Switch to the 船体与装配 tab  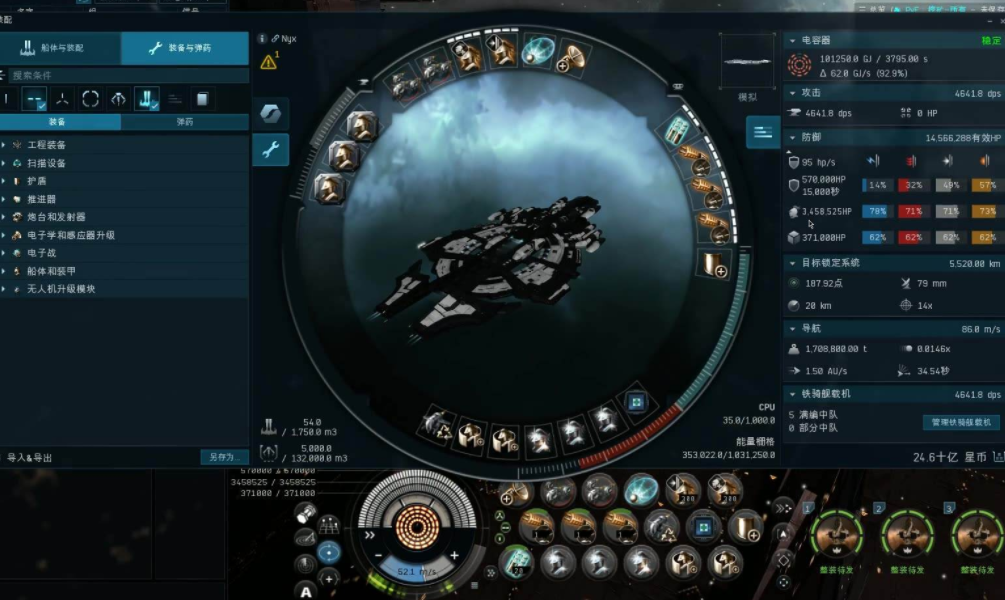[x=60, y=48]
